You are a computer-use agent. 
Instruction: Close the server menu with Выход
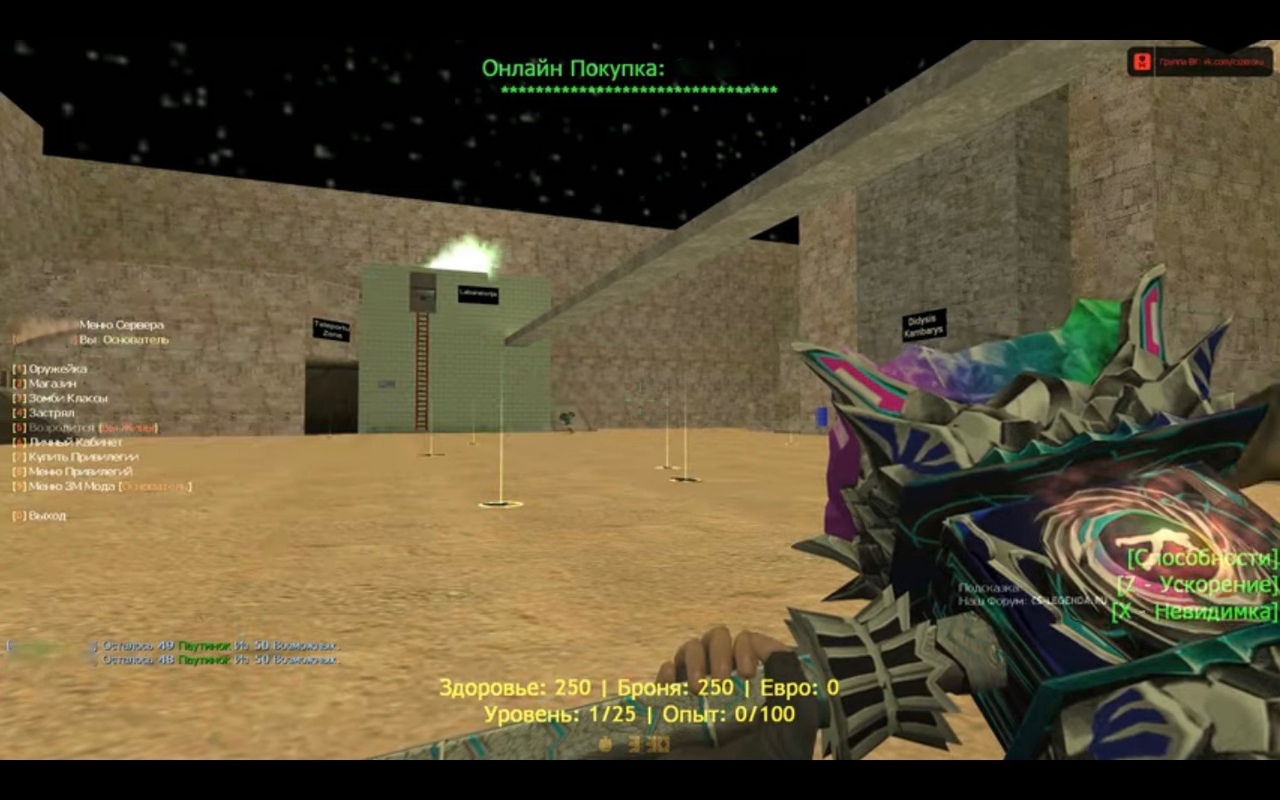point(47,516)
